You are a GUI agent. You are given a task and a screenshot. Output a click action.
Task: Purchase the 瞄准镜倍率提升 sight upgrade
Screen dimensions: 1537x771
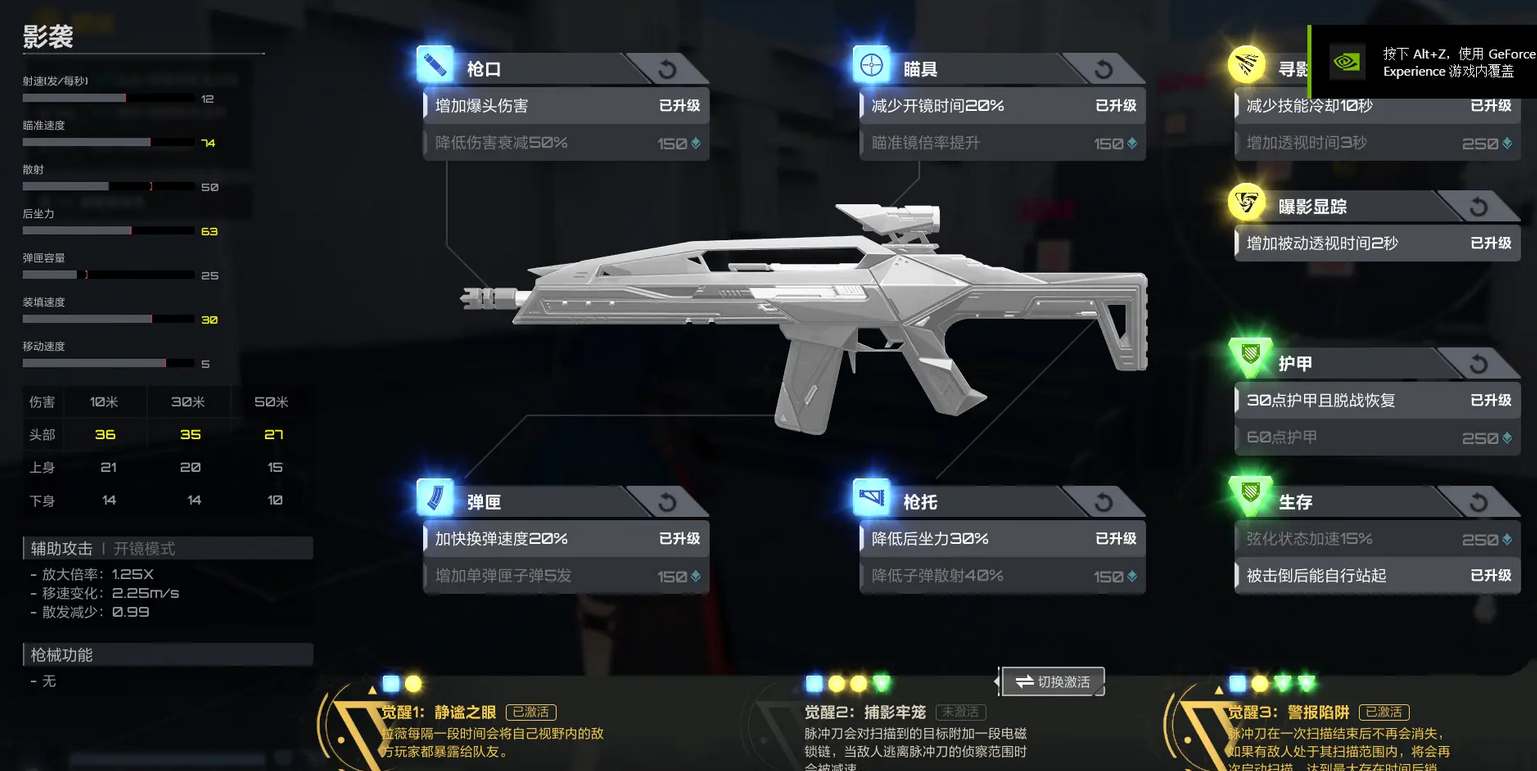tap(1002, 143)
